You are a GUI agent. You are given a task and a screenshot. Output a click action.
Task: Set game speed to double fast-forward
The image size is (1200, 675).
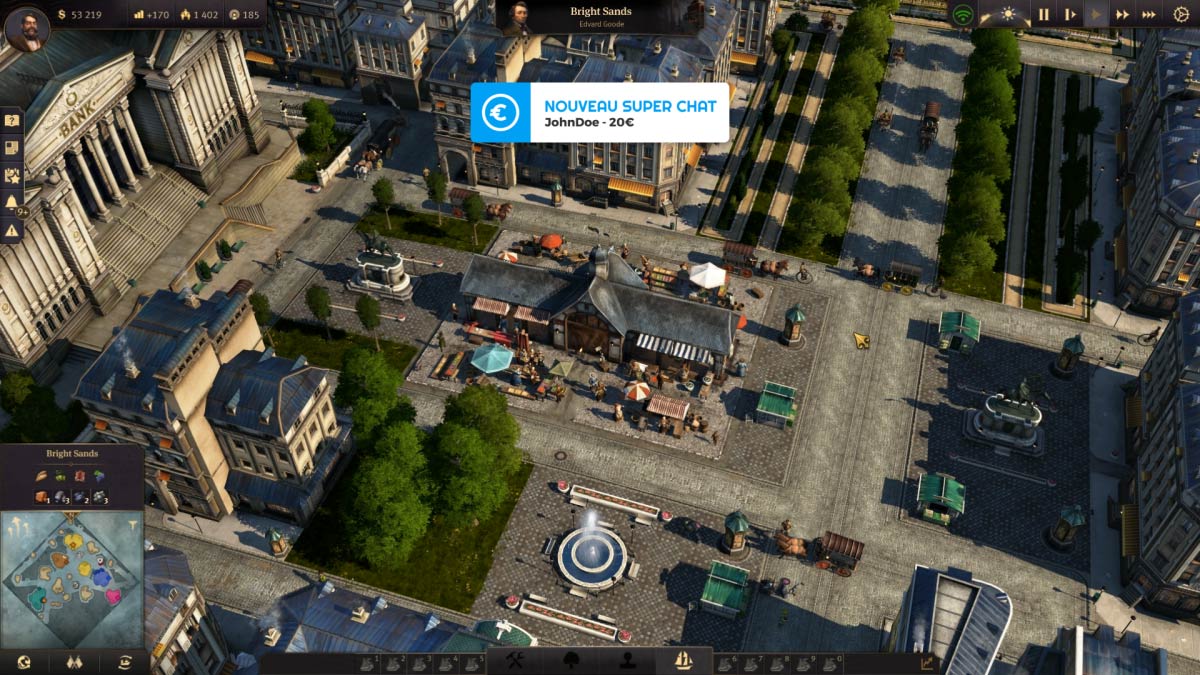[1123, 14]
